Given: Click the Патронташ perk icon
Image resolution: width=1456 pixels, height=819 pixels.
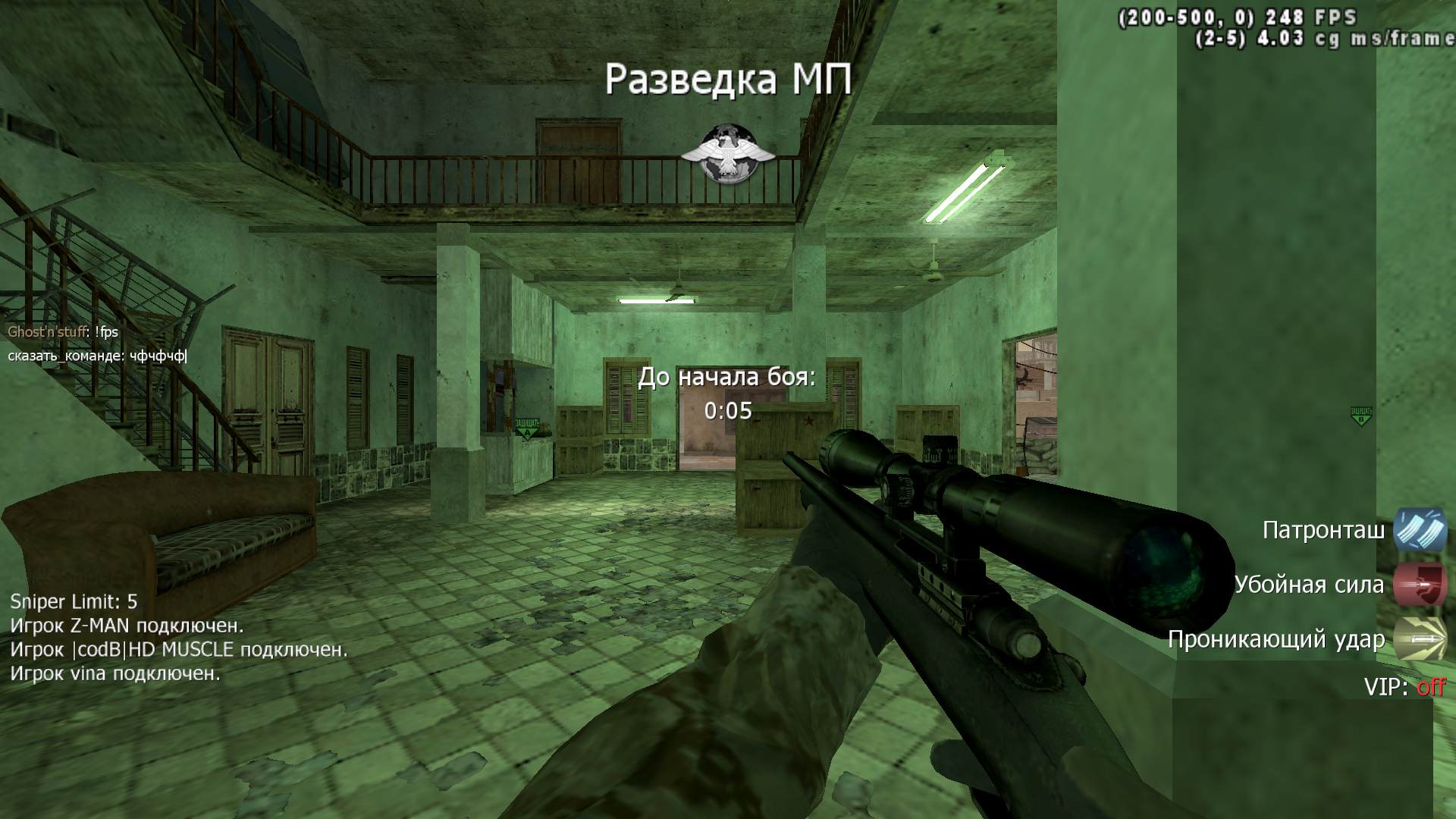Looking at the screenshot, I should click(x=1420, y=529).
